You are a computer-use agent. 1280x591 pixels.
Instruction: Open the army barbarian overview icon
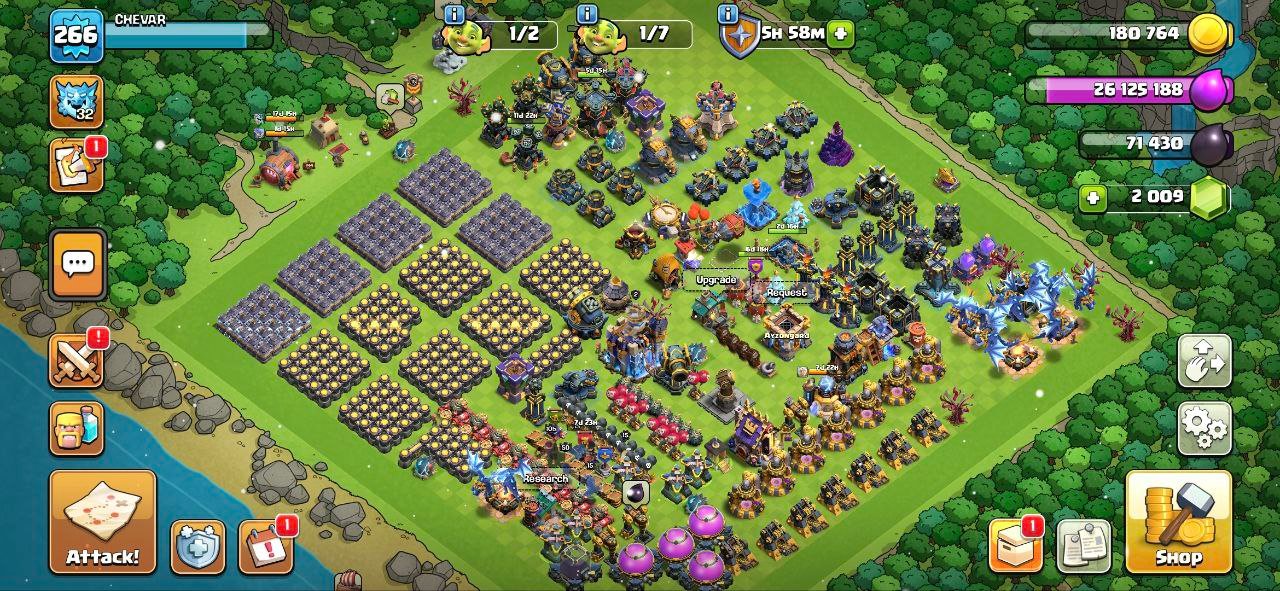coord(76,428)
